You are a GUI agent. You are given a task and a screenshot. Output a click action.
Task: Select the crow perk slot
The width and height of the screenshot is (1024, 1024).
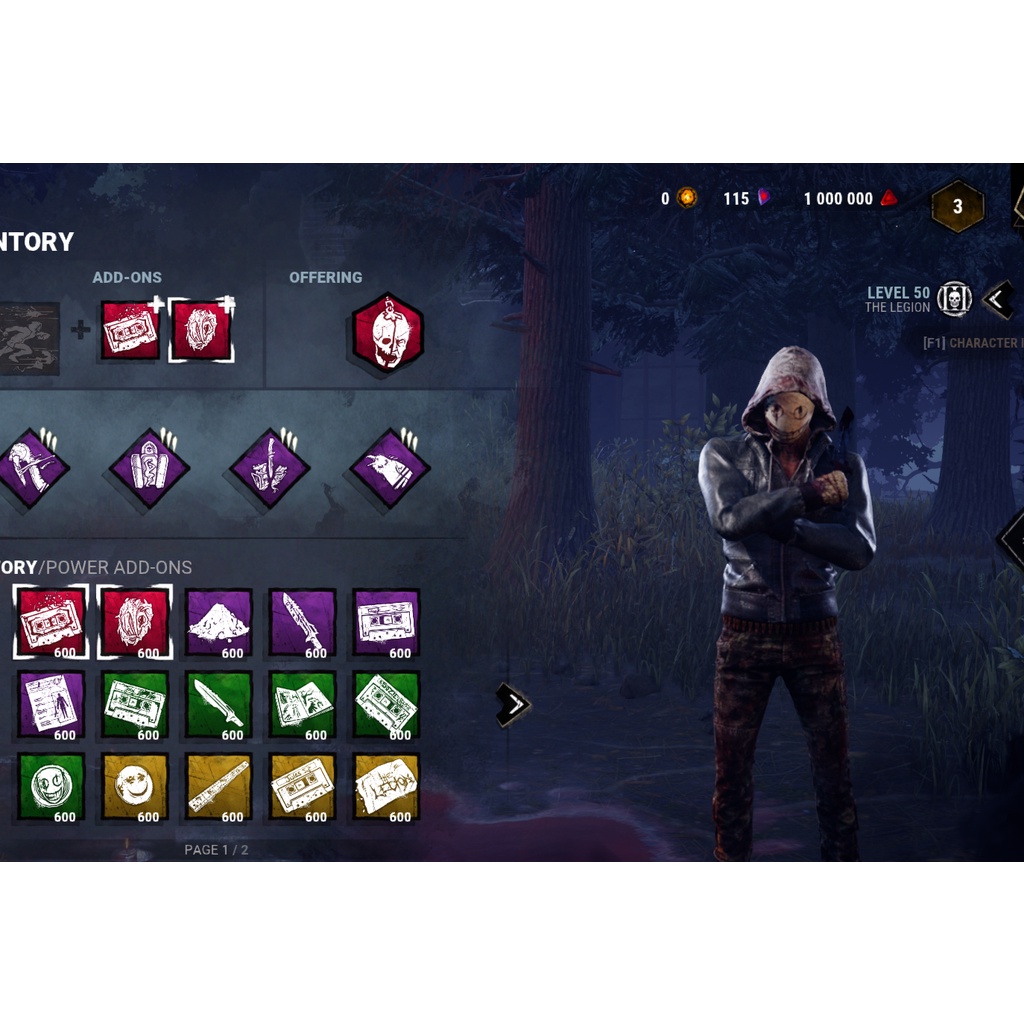click(389, 467)
